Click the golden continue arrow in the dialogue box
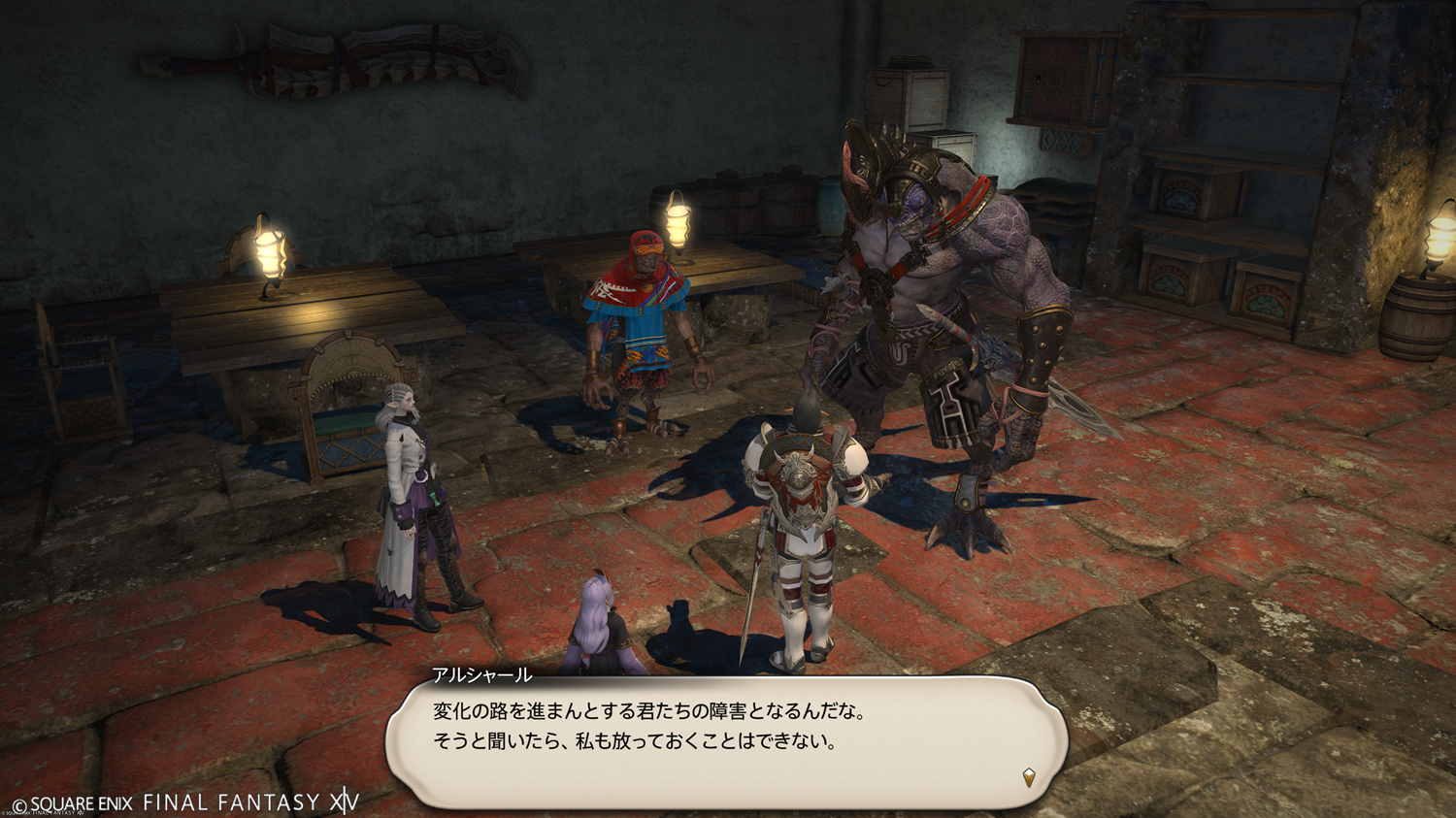This screenshot has width=1456, height=818. (x=1029, y=776)
